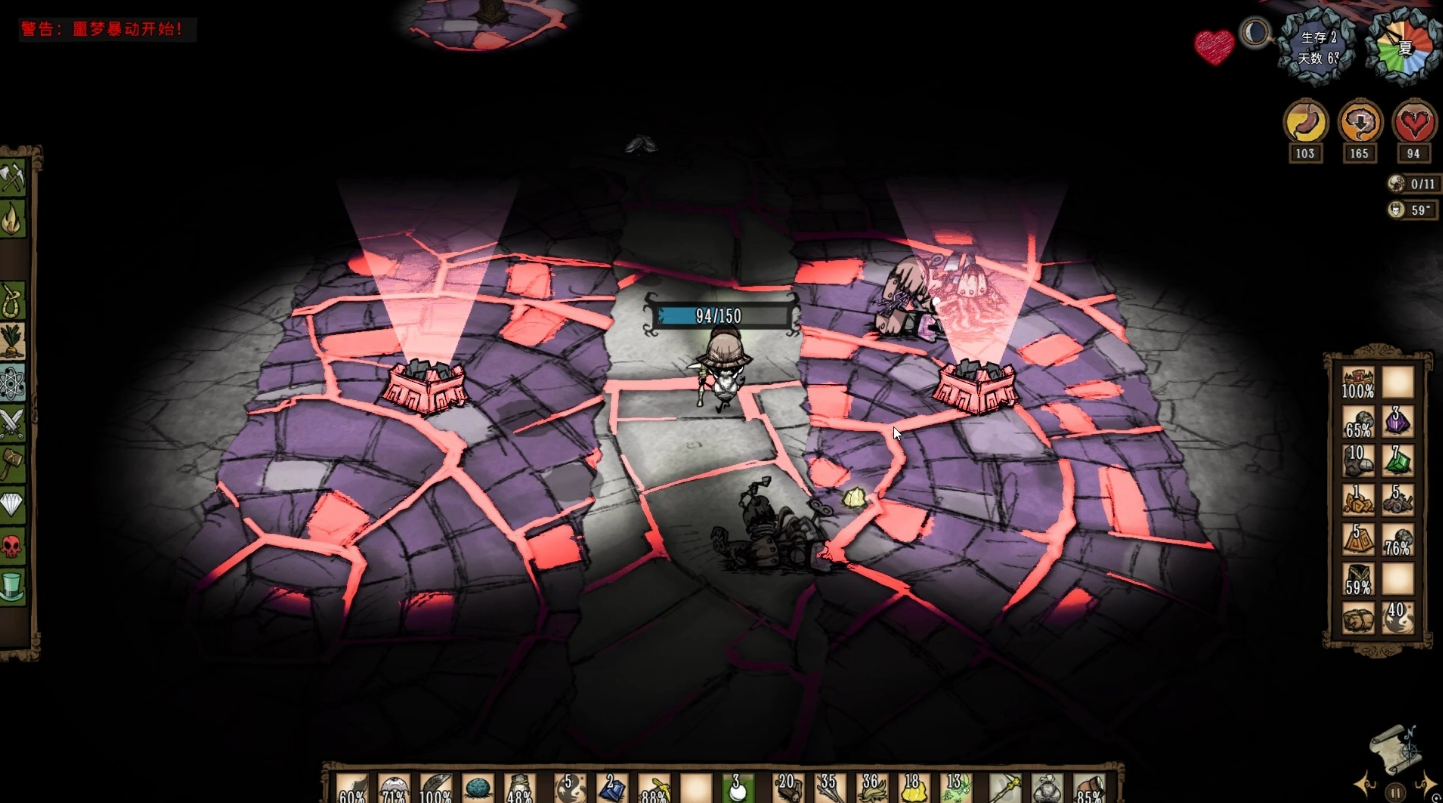Select the walking cane in the inventory bar
The width and height of the screenshot is (1443, 803).
click(1004, 788)
